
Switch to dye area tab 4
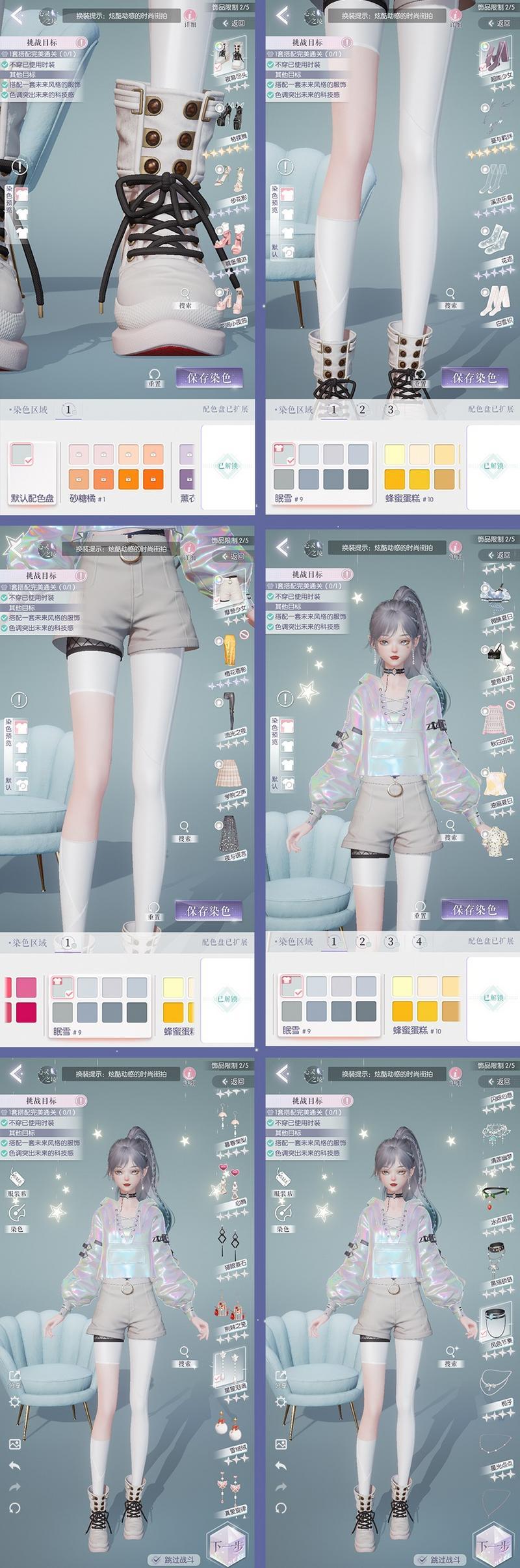[419, 941]
